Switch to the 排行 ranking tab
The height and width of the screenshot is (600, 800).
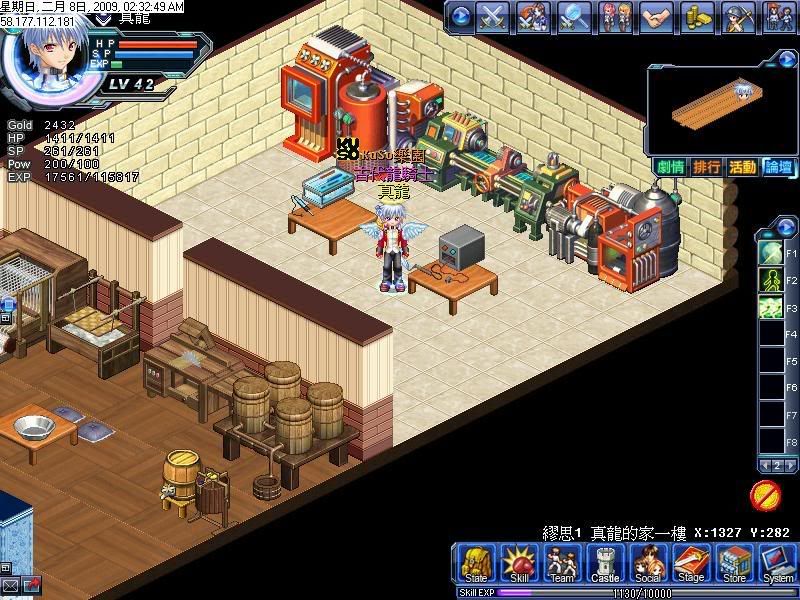707,167
